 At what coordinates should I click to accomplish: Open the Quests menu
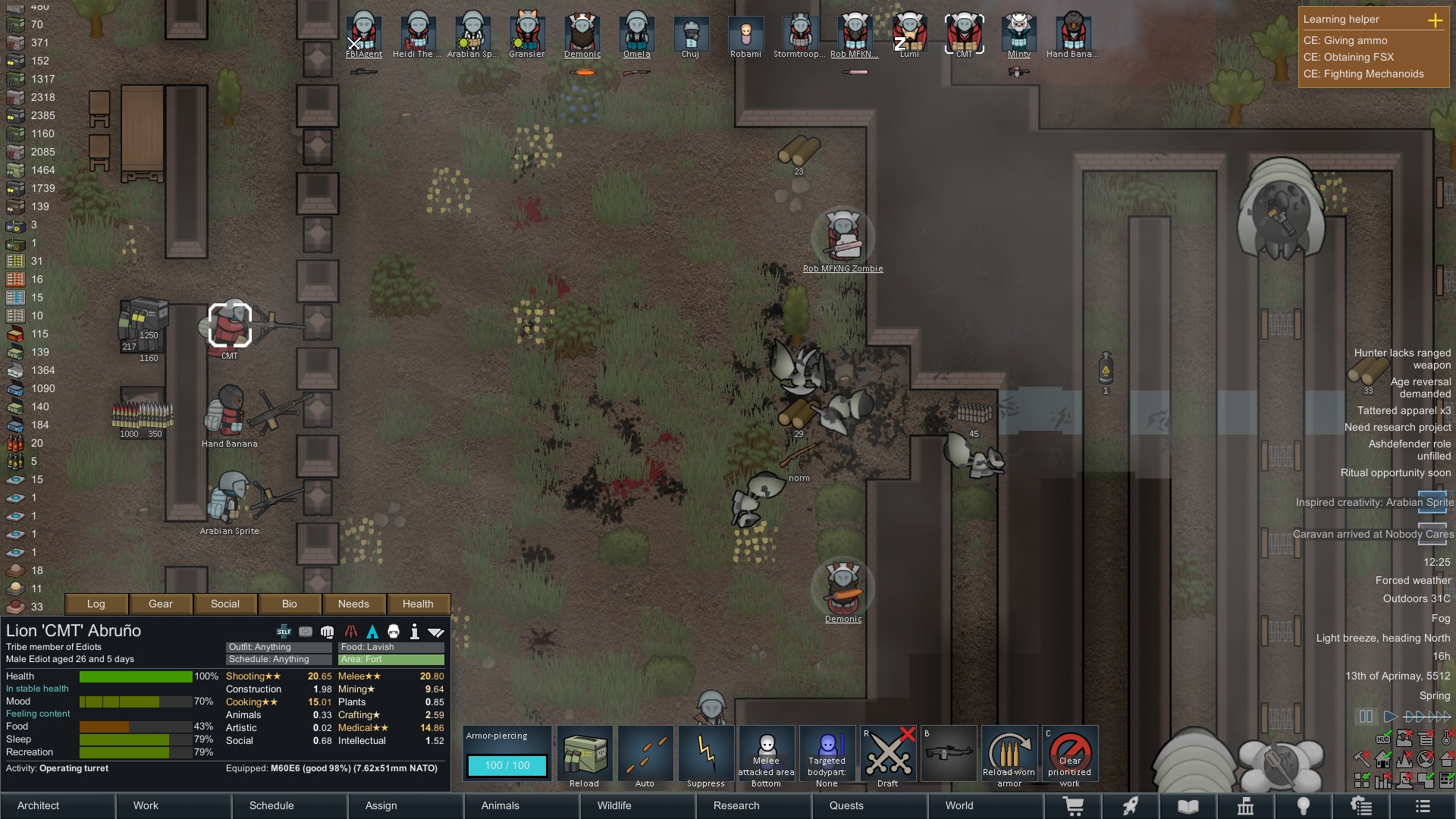[x=846, y=805]
